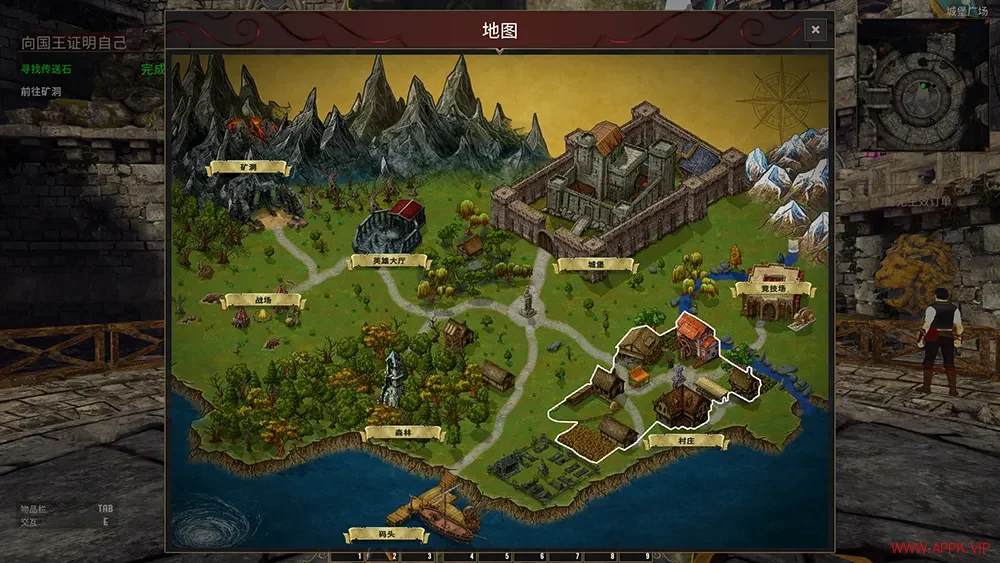Close the 地图 map window

point(815,30)
